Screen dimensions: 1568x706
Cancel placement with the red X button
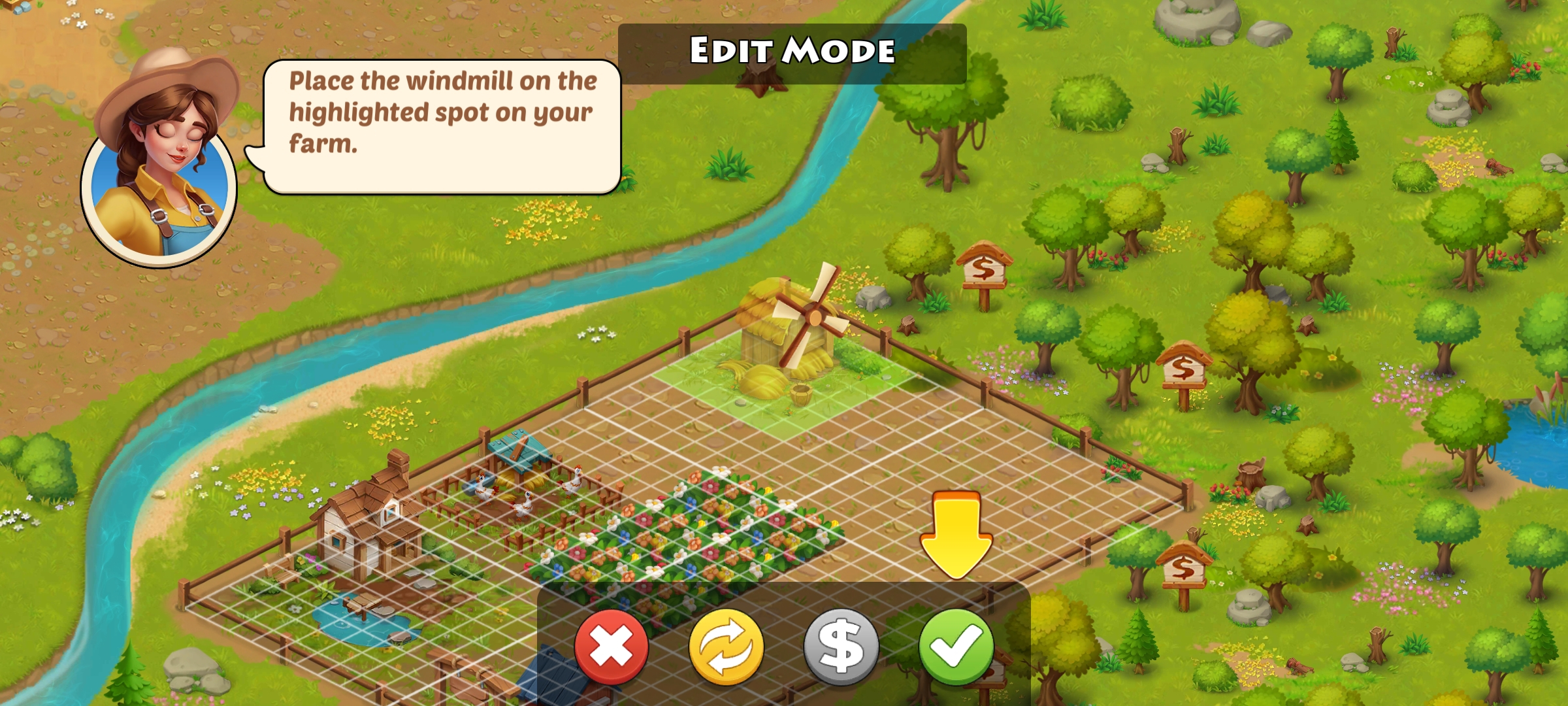point(612,646)
